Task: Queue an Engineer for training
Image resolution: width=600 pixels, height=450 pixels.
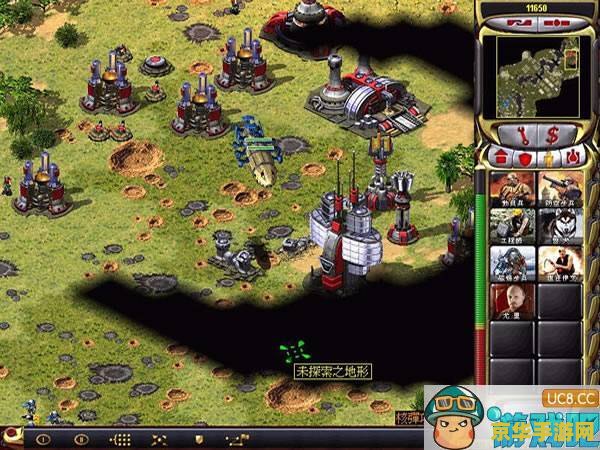Action: click(511, 226)
